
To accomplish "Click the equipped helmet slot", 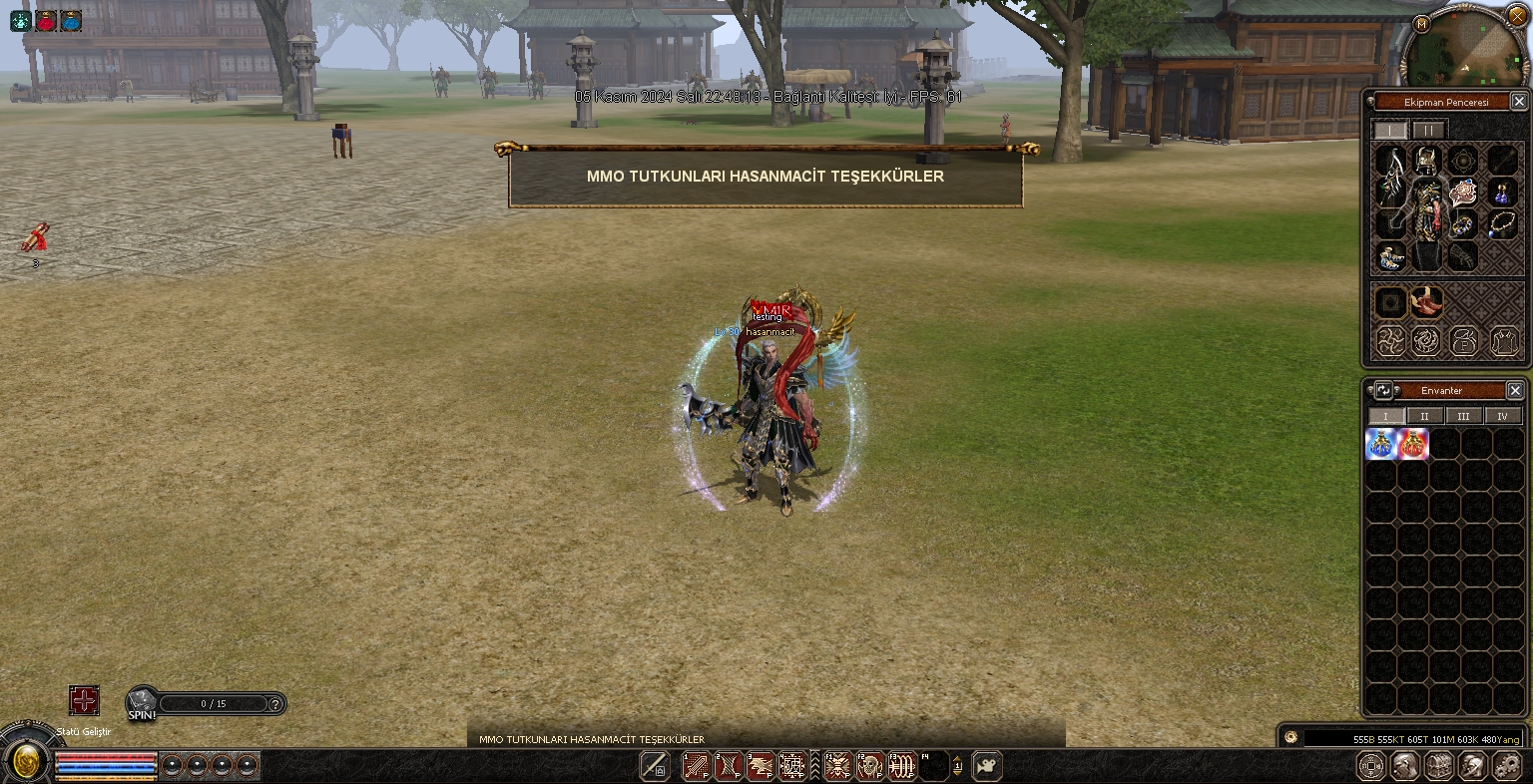I will [x=1427, y=161].
